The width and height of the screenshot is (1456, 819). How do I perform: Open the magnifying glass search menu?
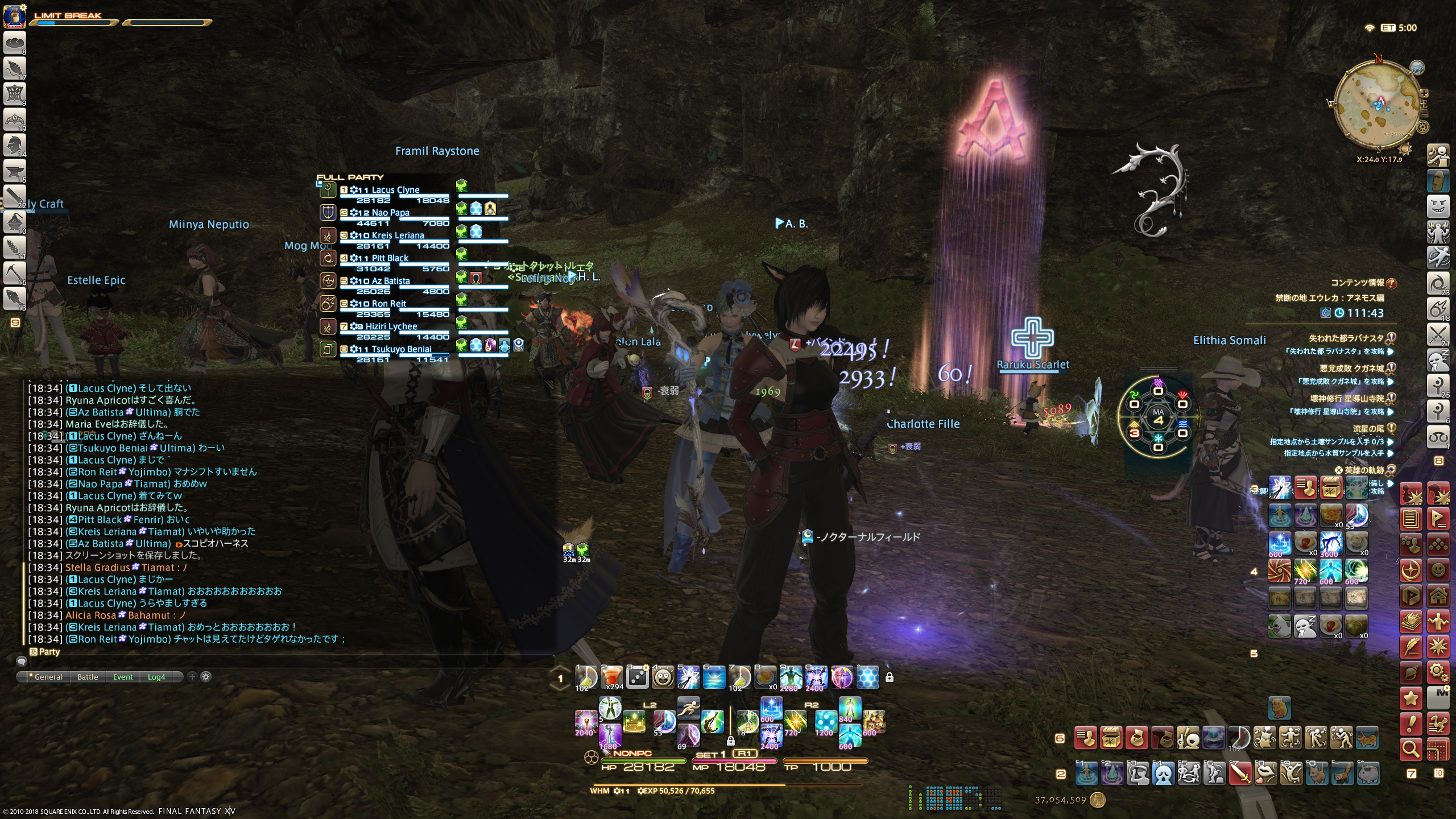pyautogui.click(x=1411, y=750)
